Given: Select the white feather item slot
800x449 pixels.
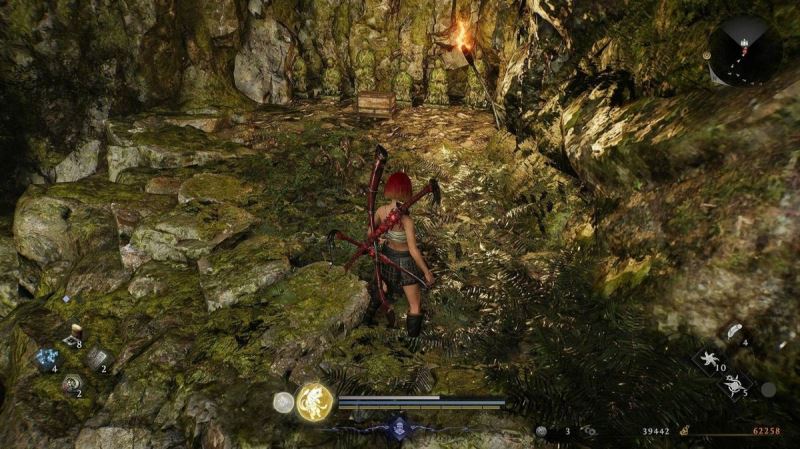Looking at the screenshot, I should 733,333.
